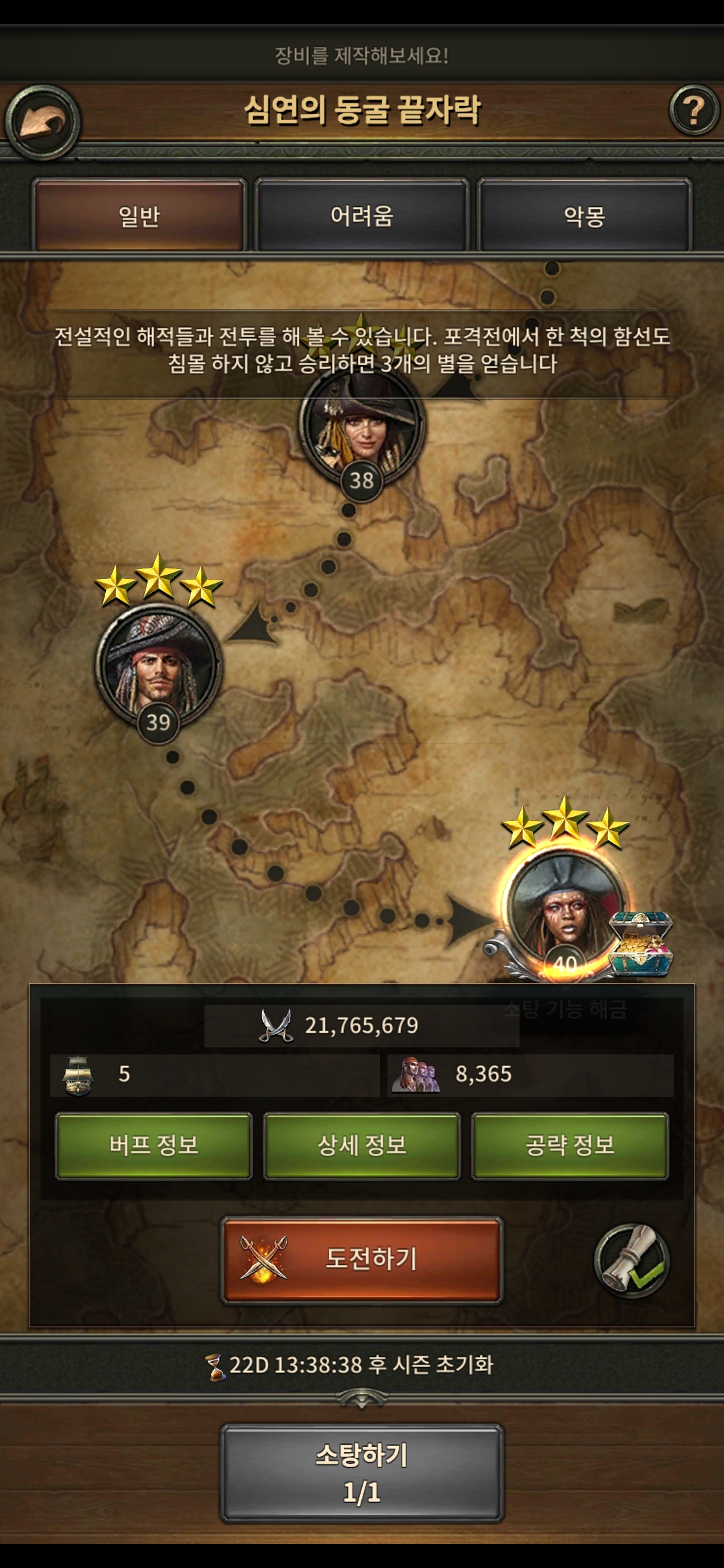Collapse the panel with the bottom arrow handle

tap(362, 1397)
